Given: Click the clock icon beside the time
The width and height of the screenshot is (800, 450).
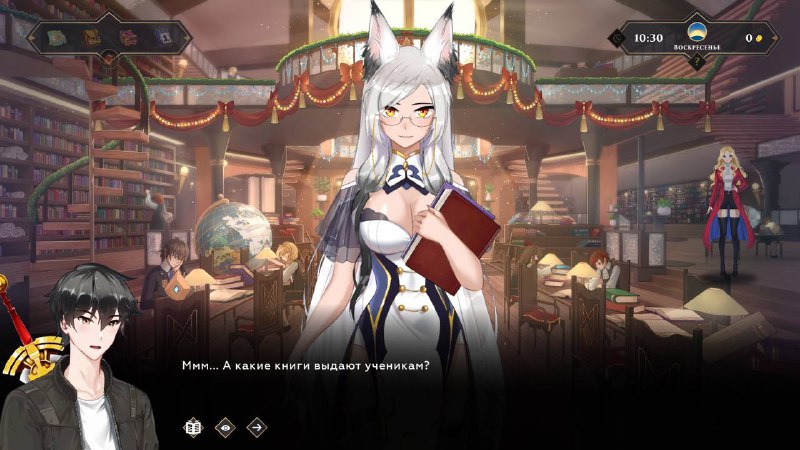Looking at the screenshot, I should tap(617, 38).
